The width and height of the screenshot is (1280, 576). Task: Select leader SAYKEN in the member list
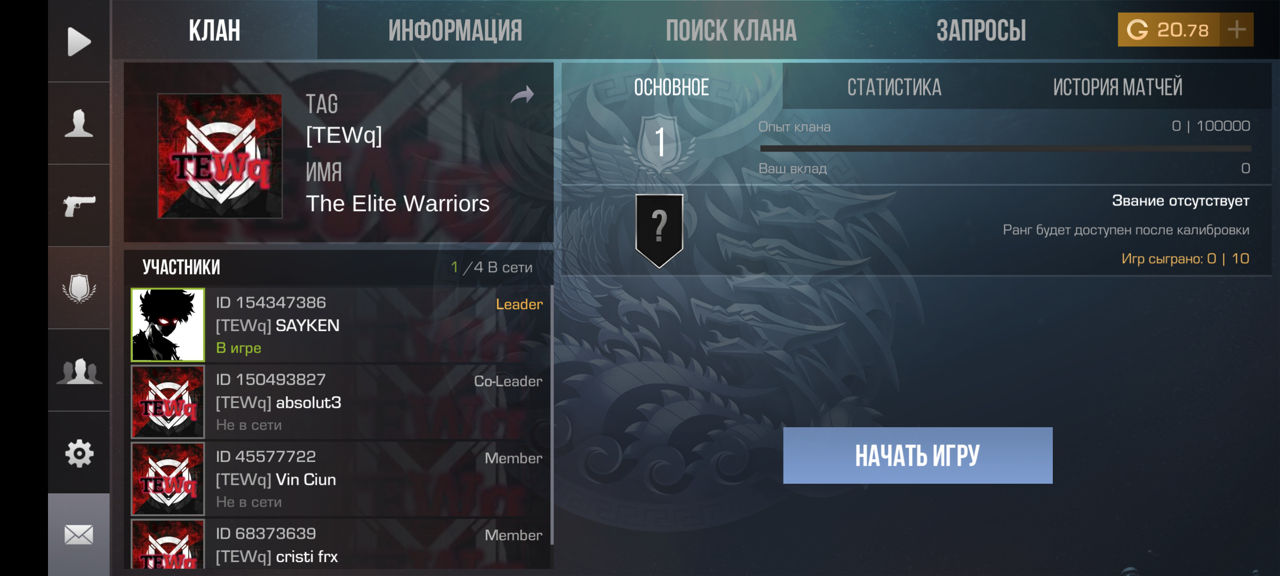[340, 325]
